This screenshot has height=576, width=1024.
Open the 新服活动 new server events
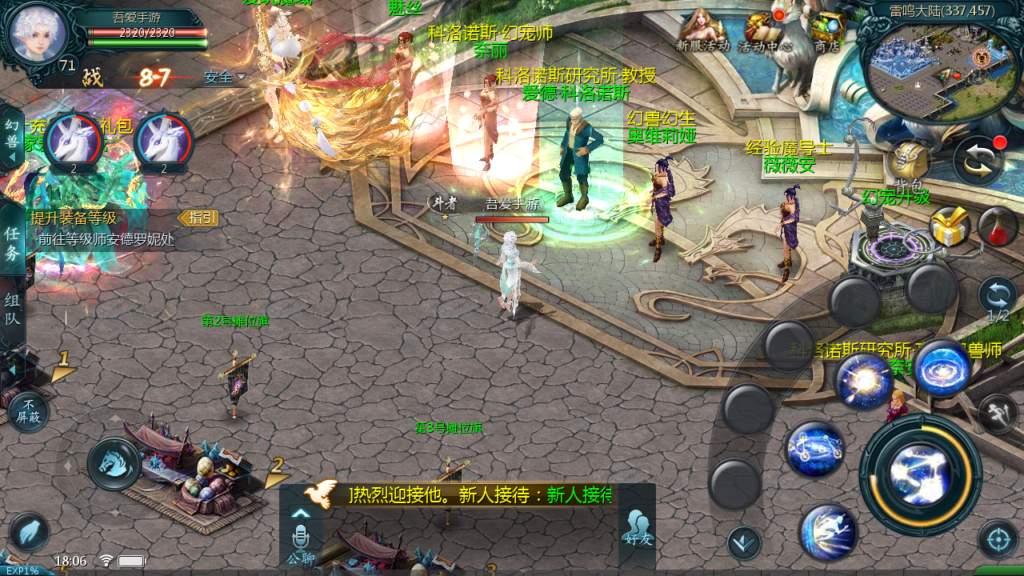tap(703, 30)
